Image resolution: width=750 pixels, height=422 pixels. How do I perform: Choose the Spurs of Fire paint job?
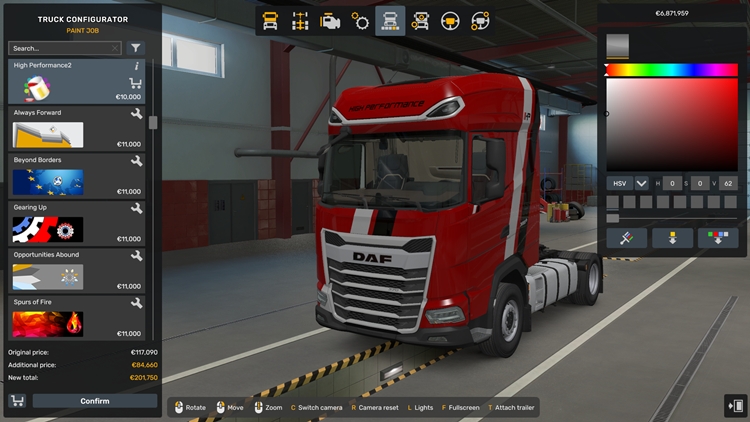(x=76, y=317)
